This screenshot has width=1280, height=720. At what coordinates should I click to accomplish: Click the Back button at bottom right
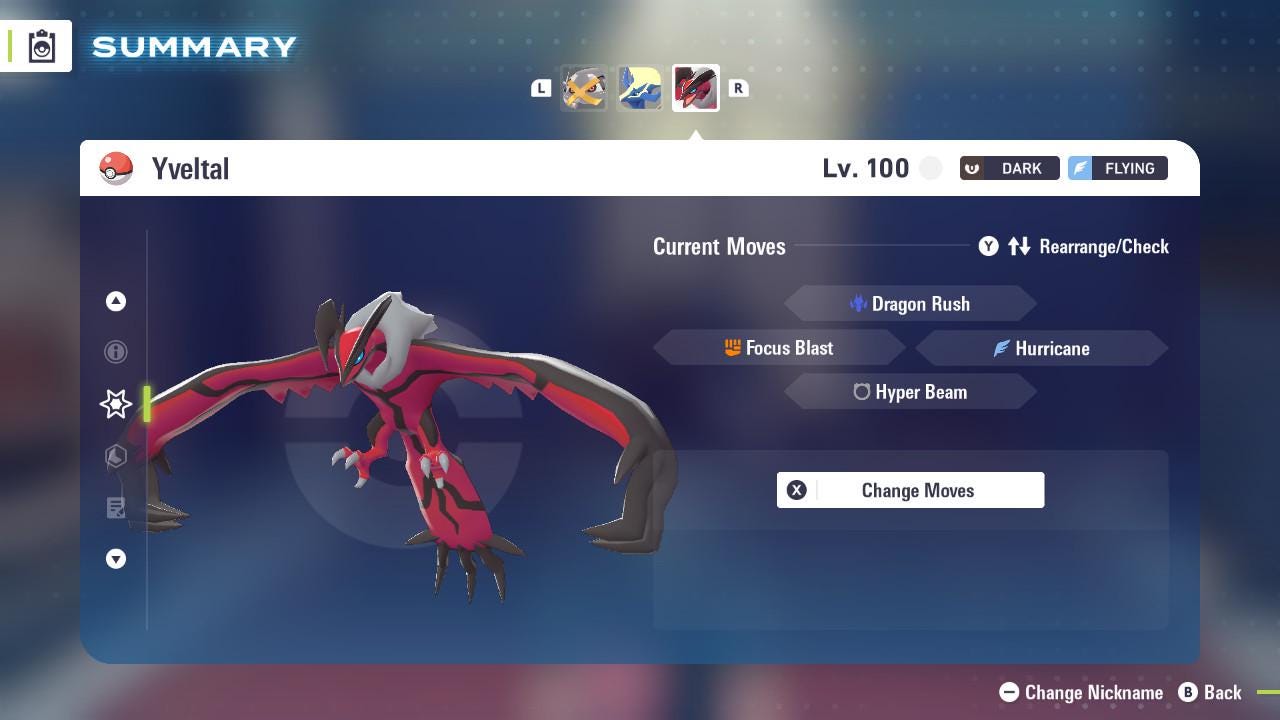pyautogui.click(x=1211, y=692)
